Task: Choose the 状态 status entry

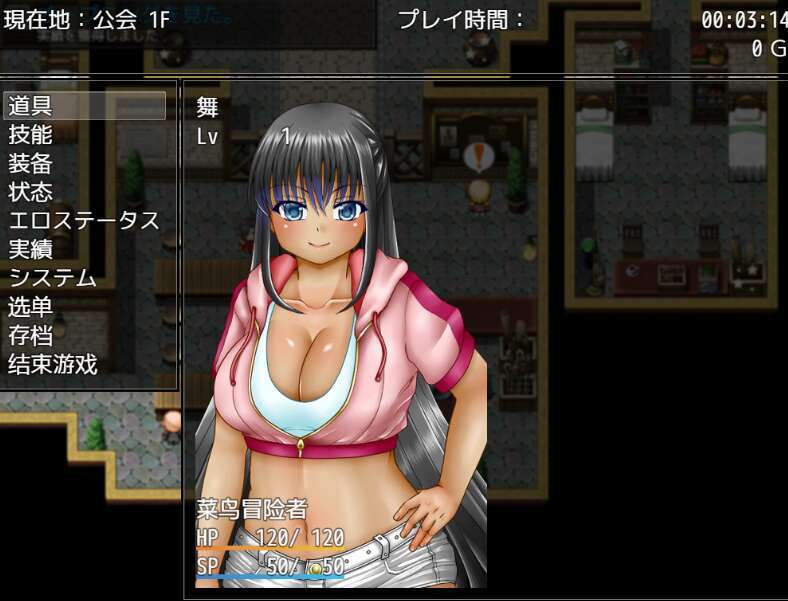Action: click(85, 191)
